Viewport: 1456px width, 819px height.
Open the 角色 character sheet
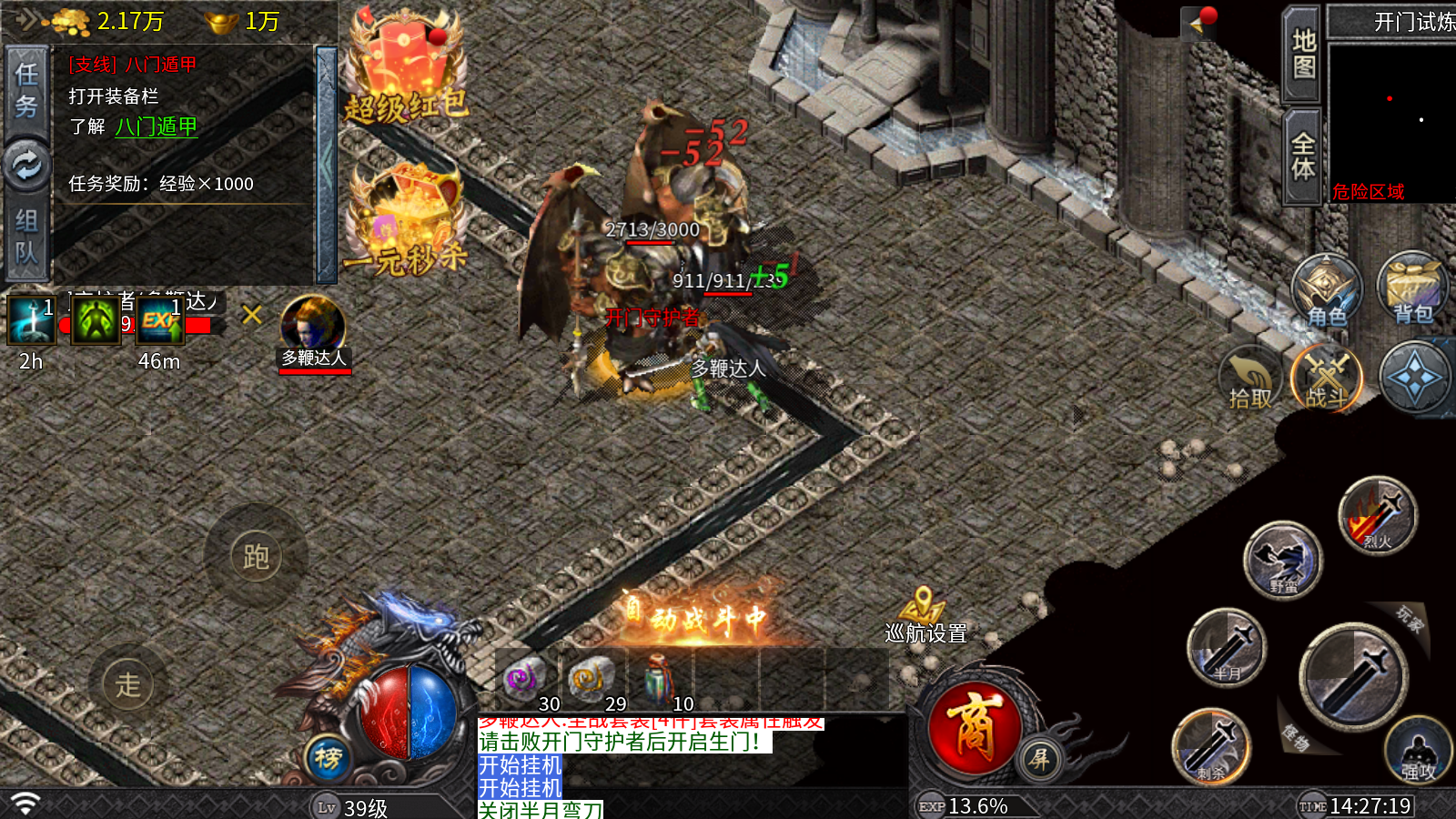click(x=1326, y=291)
